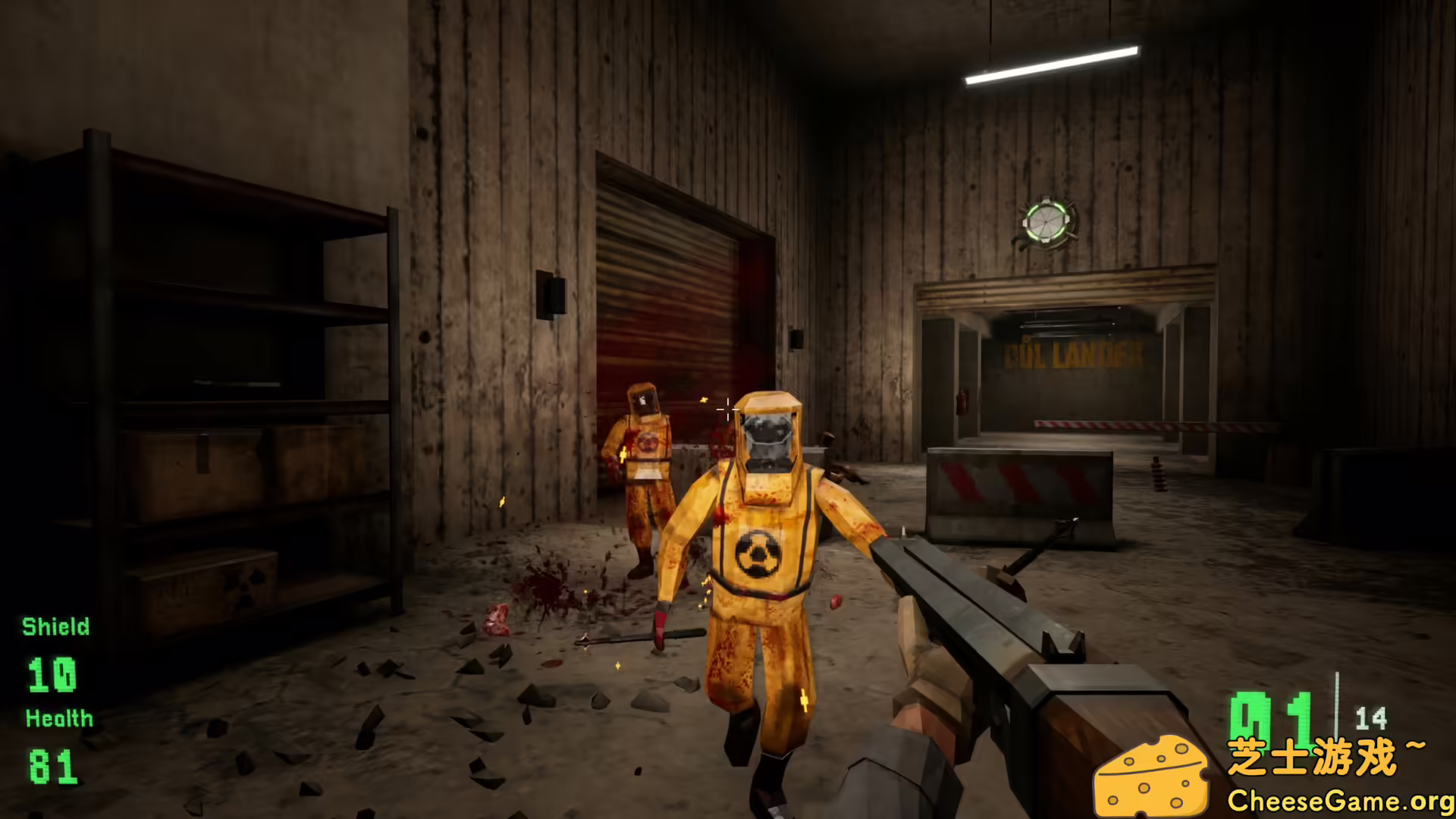Click the Shield label in the HUD
The width and height of the screenshot is (1456, 819).
tap(55, 627)
